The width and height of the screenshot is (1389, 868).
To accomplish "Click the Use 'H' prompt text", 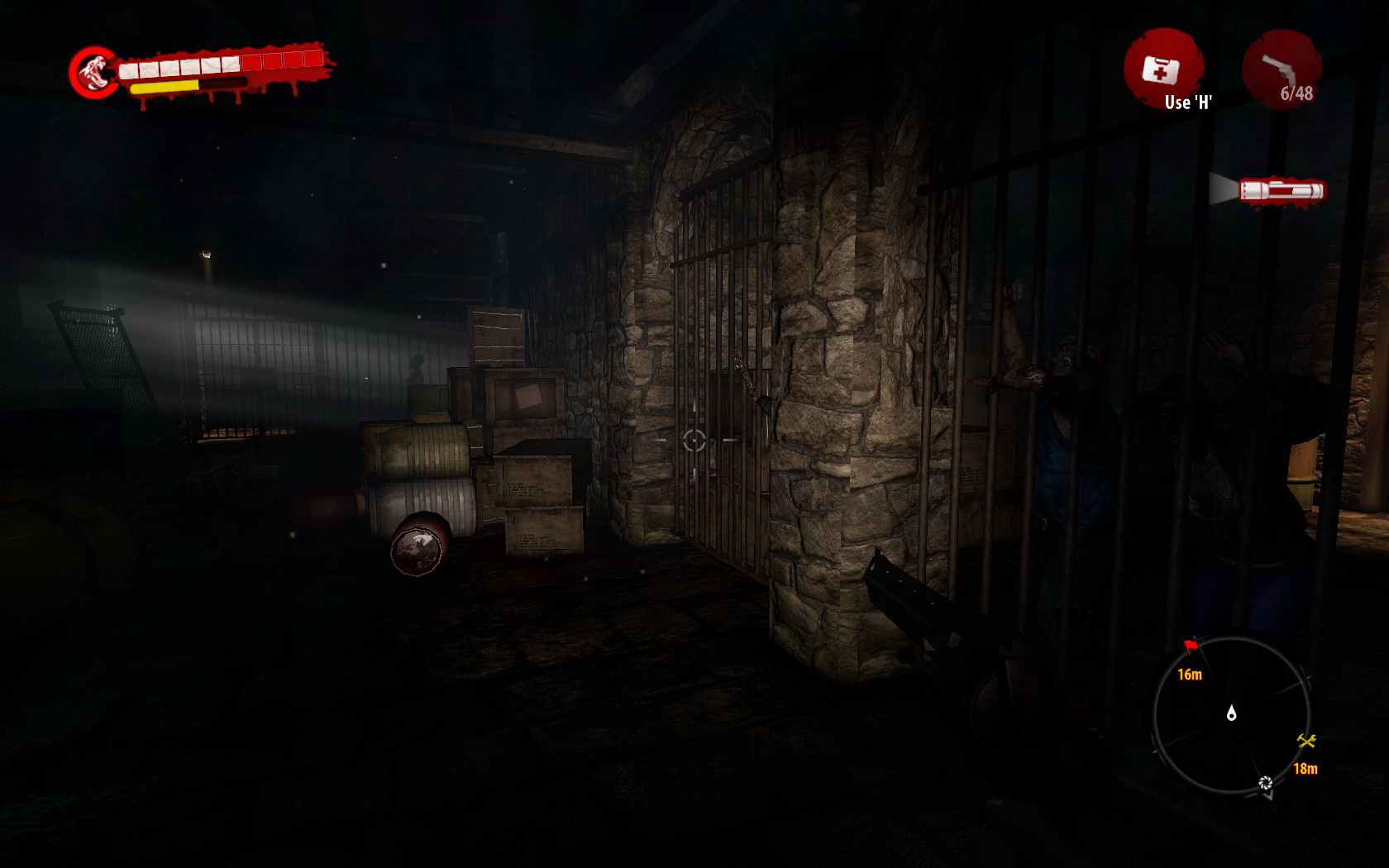I will tap(1188, 103).
